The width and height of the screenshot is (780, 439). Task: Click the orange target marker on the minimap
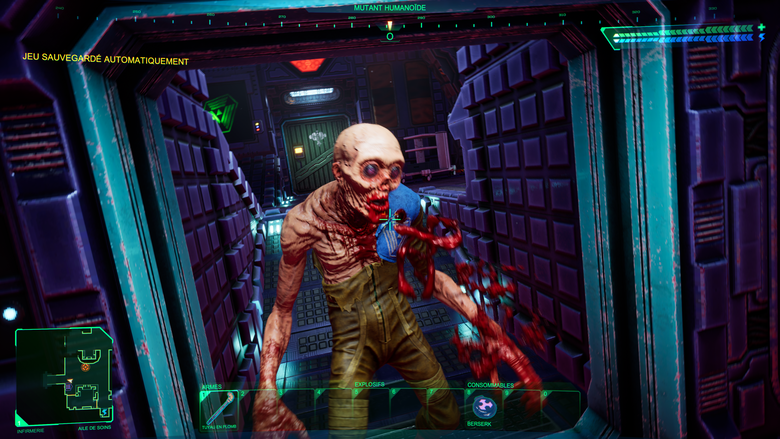[x=86, y=367]
